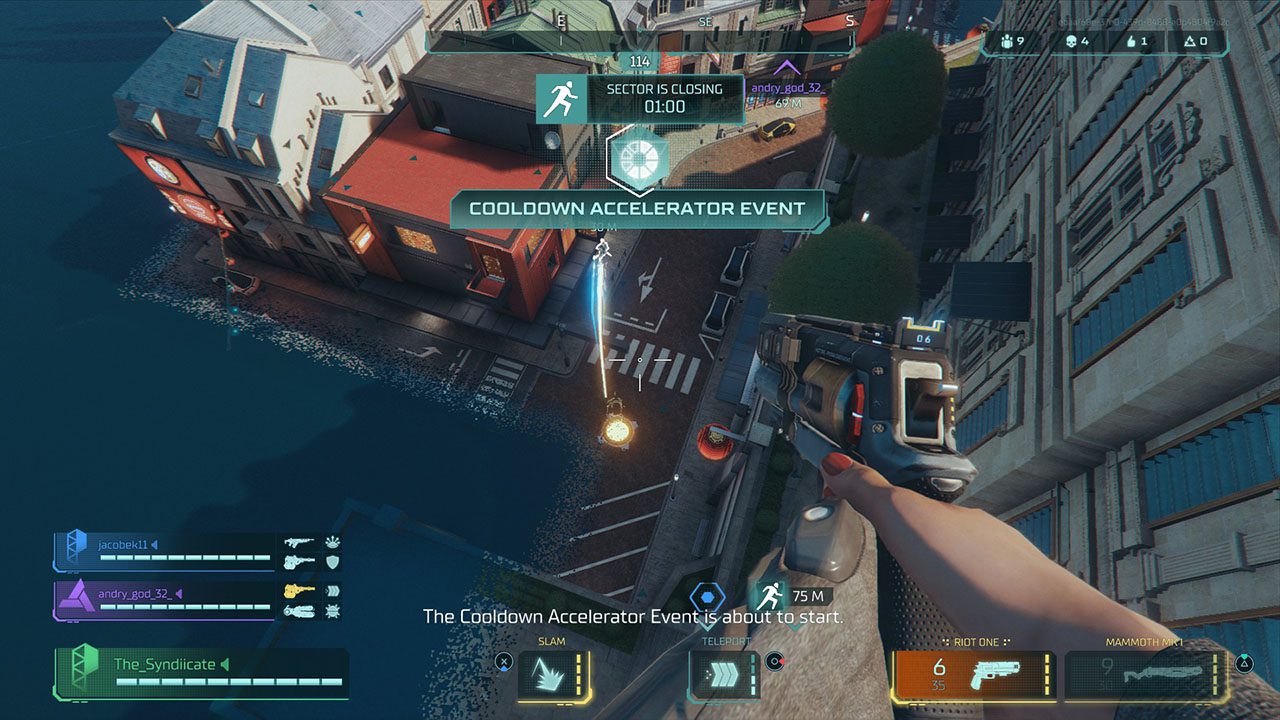Select the Riot One weapon slot
Screen dimensions: 1280x720
point(971,675)
